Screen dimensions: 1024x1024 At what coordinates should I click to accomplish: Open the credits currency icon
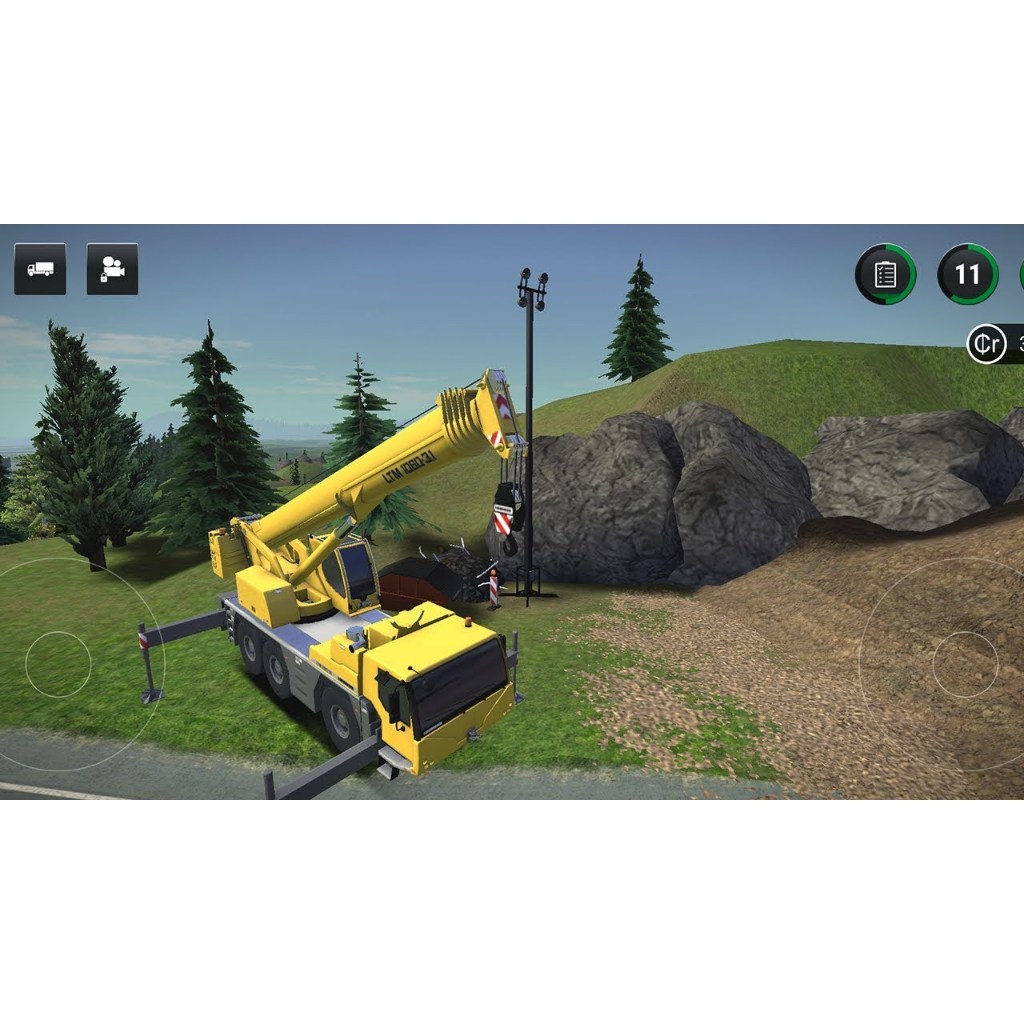pyautogui.click(x=986, y=345)
